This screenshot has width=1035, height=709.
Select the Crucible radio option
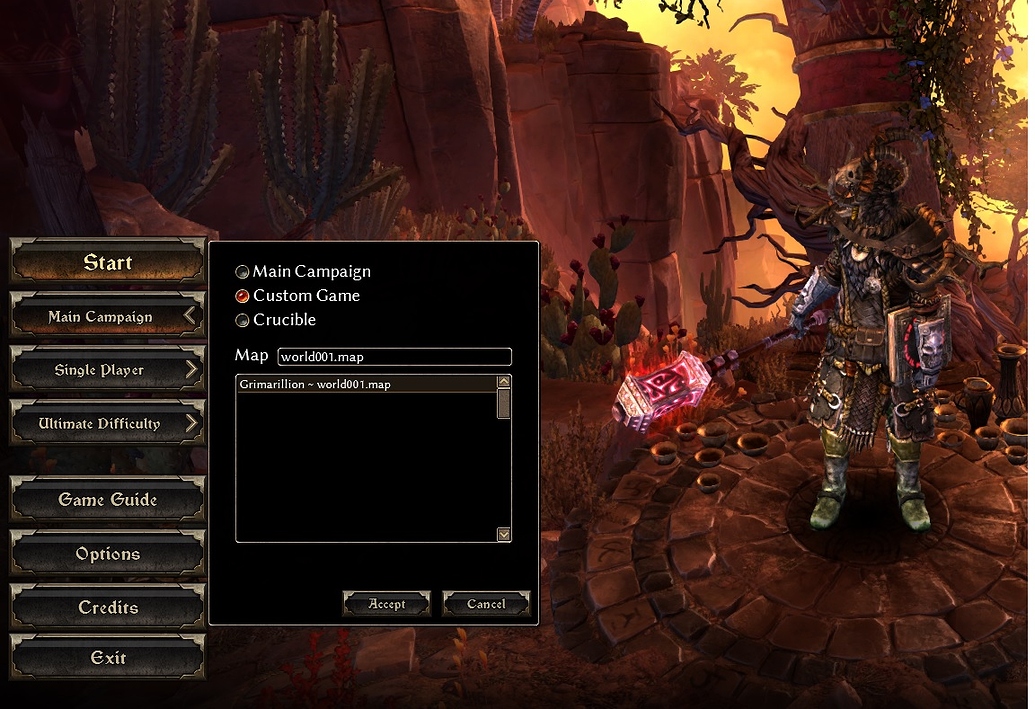coord(243,320)
